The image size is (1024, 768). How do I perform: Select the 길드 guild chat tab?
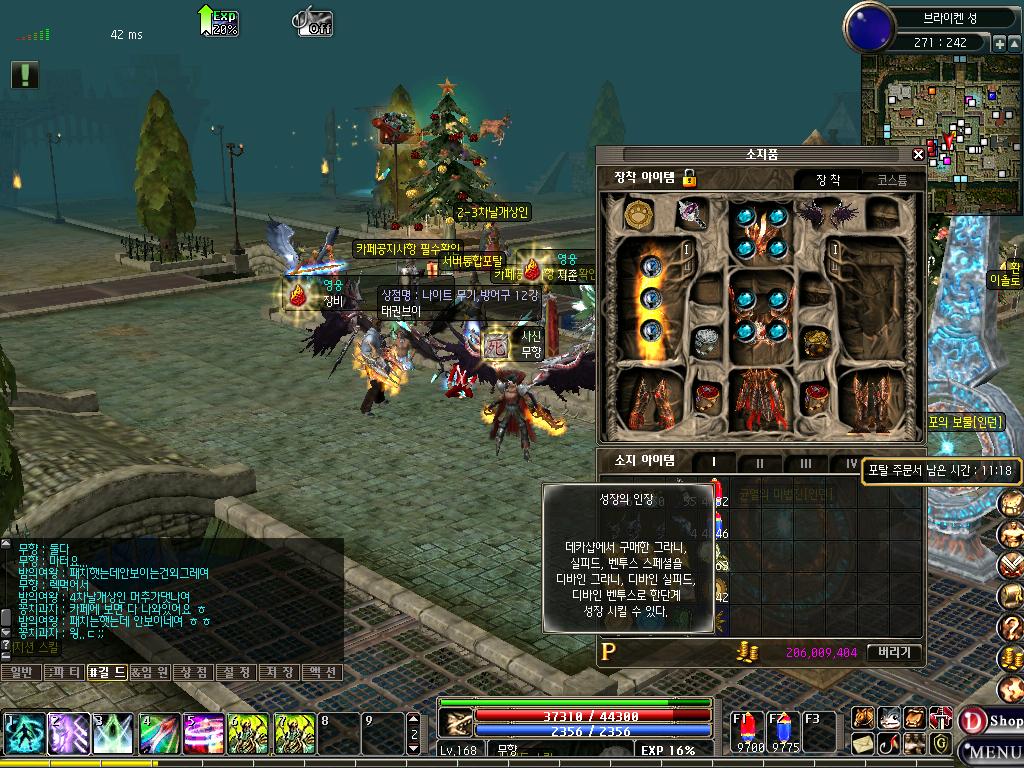[107, 672]
